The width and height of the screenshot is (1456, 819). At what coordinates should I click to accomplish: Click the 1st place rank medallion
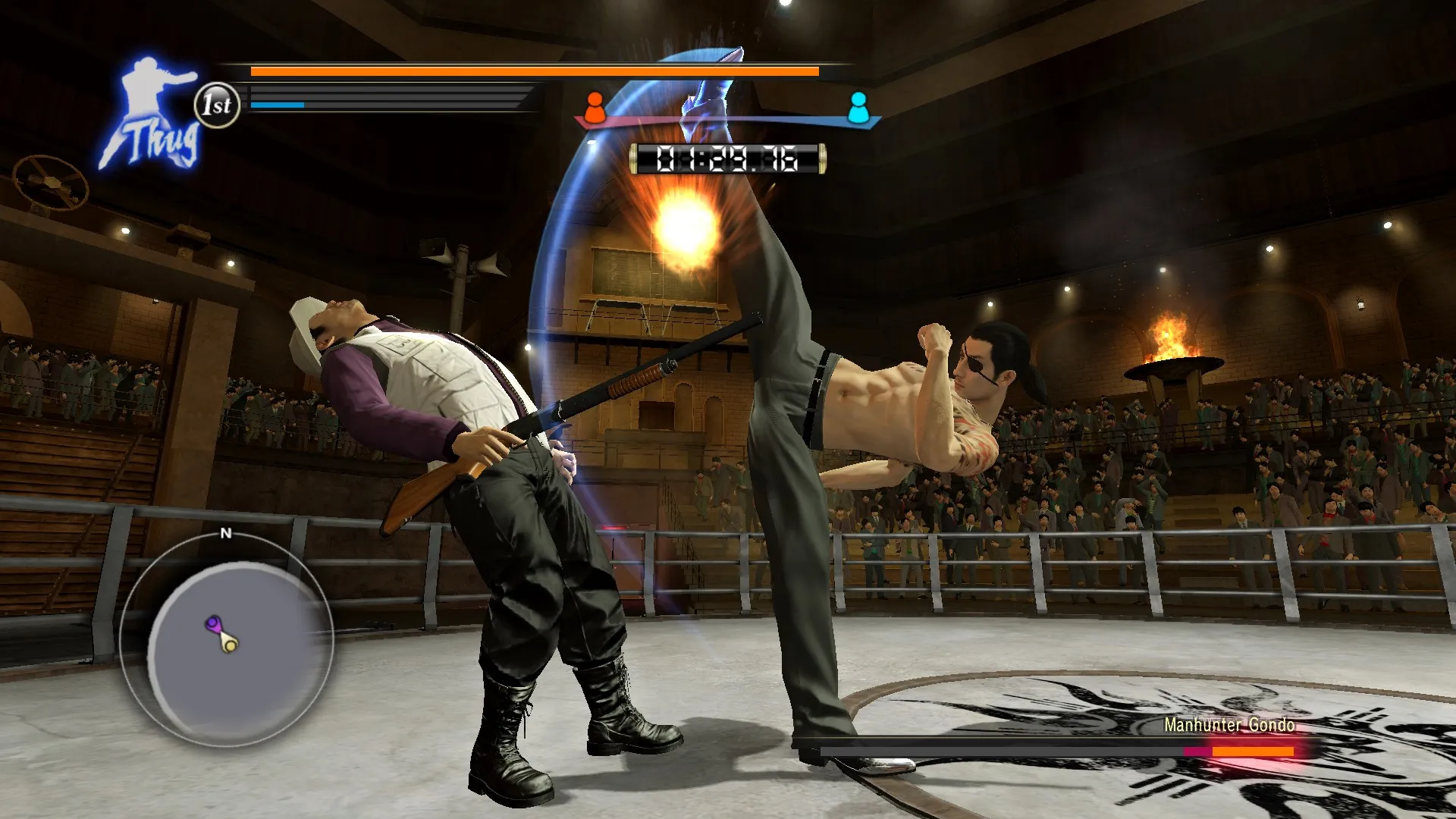coord(217,105)
